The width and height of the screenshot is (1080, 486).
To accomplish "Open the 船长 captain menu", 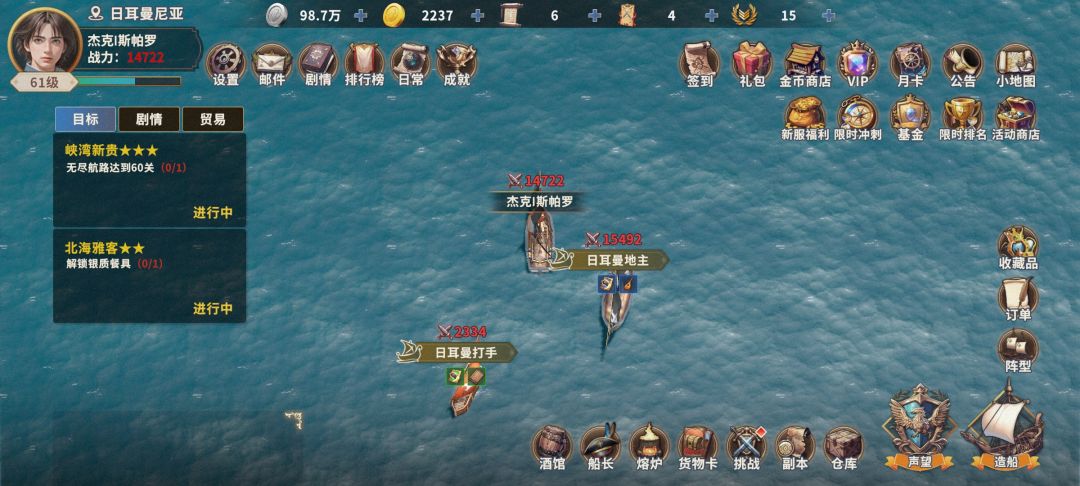I will pyautogui.click(x=600, y=447).
